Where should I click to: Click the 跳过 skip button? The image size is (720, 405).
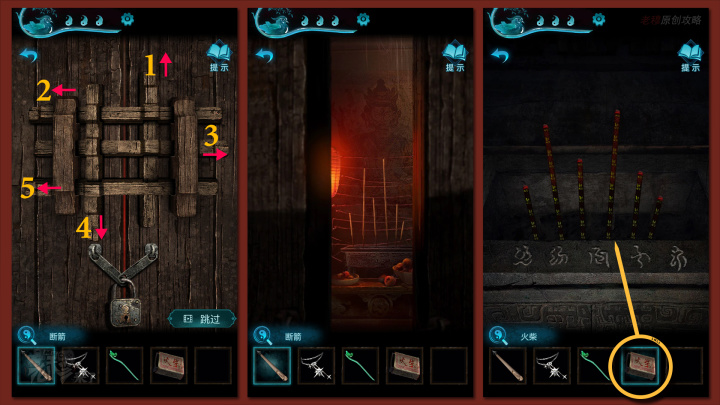pyautogui.click(x=202, y=318)
